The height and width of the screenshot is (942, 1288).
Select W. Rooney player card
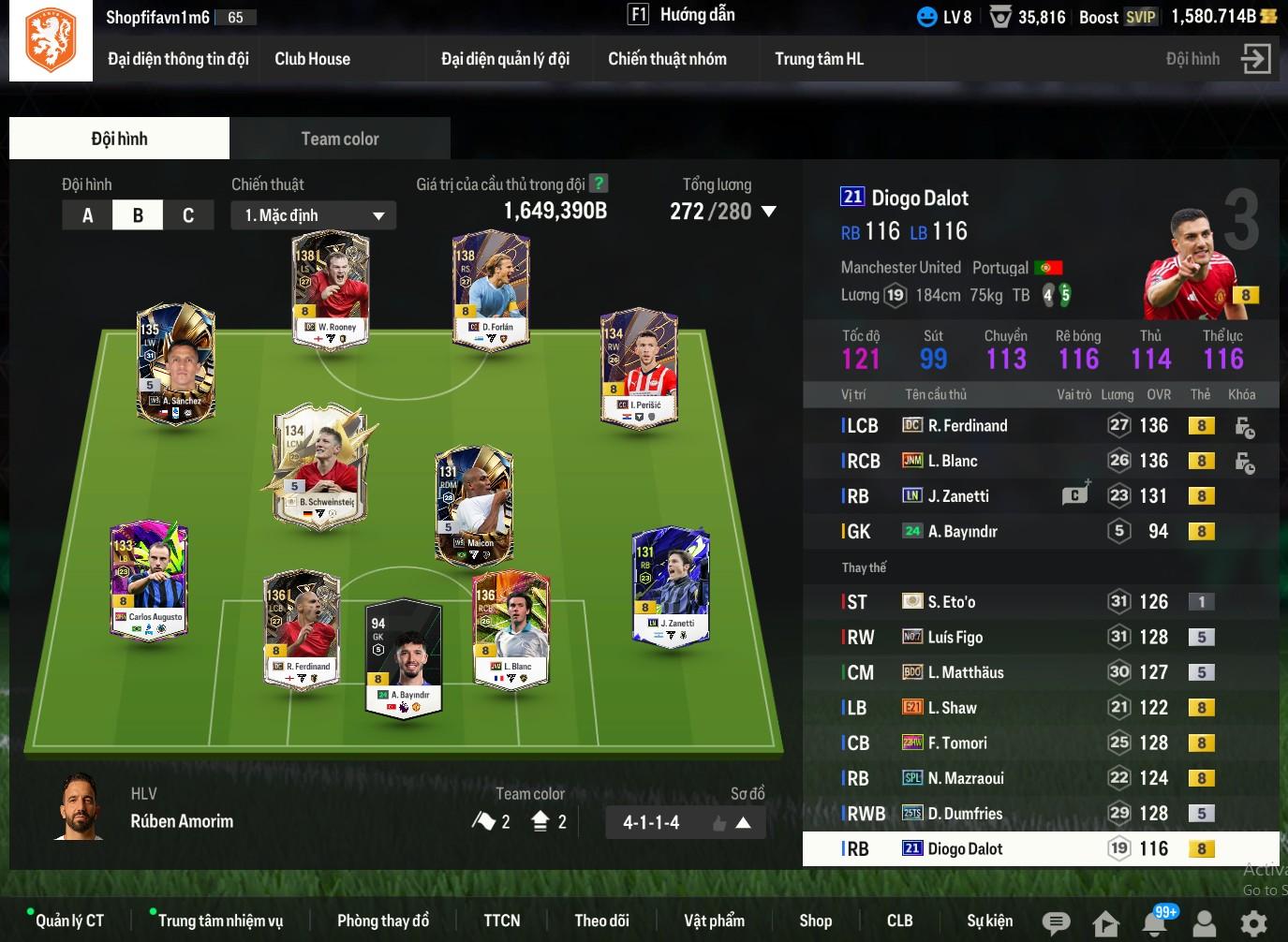(x=331, y=289)
